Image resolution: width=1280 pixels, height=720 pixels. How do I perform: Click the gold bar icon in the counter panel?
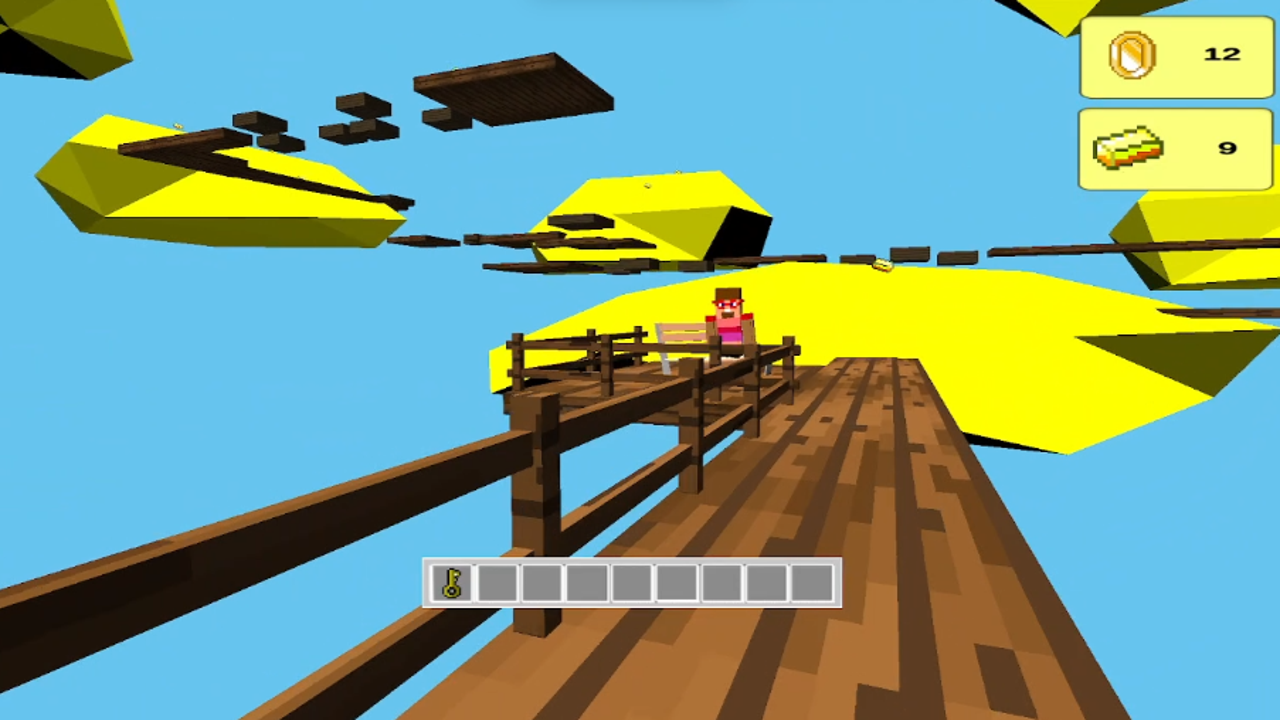(1128, 148)
